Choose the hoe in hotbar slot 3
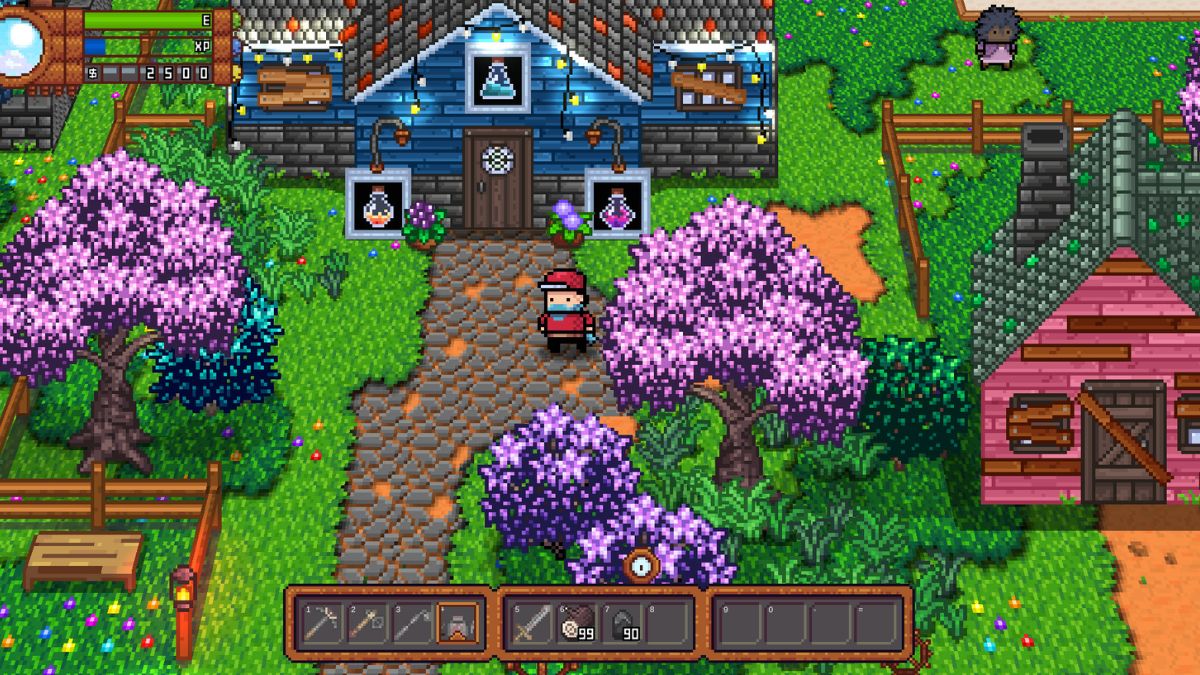Image resolution: width=1200 pixels, height=675 pixels. (411, 624)
